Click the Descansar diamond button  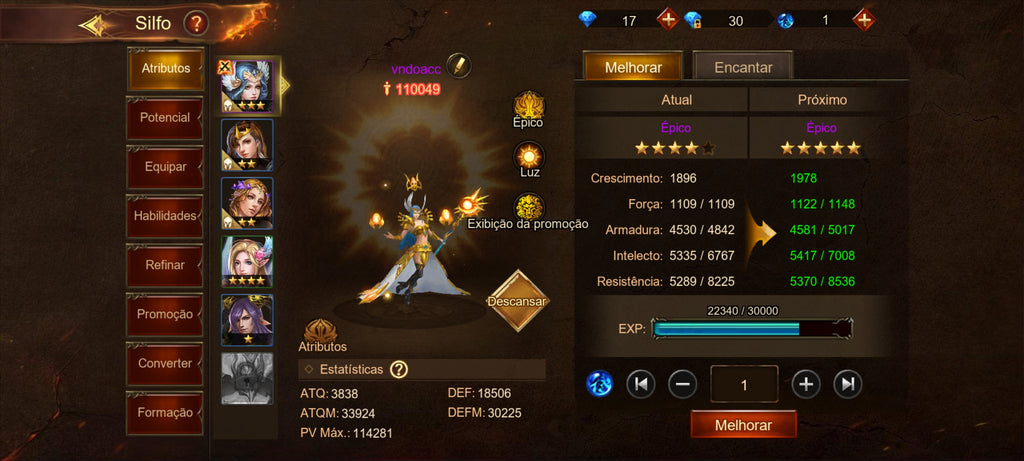(518, 300)
